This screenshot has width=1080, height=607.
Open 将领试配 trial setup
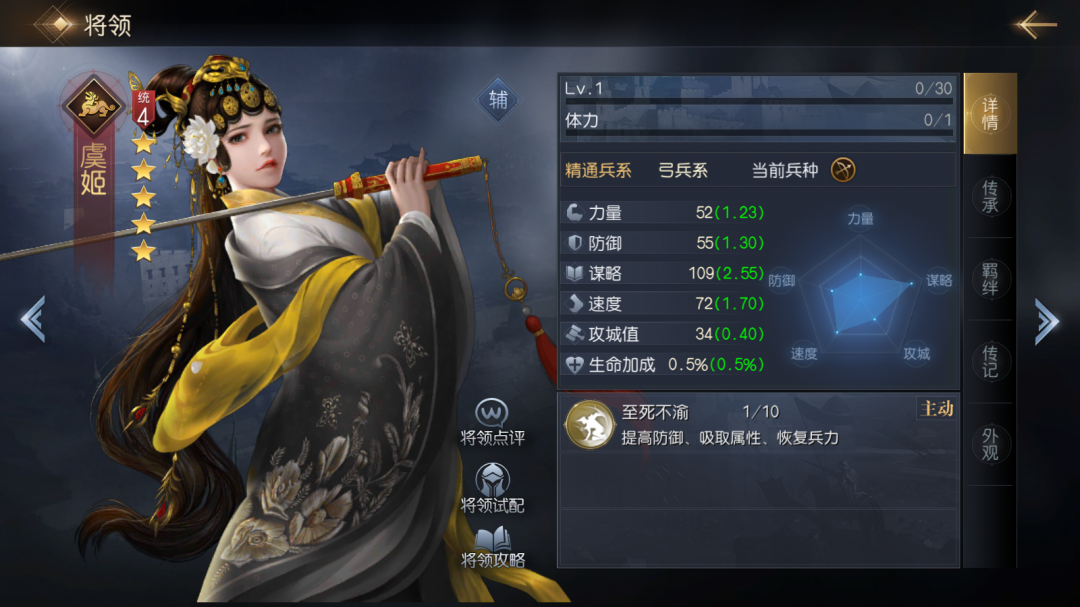[x=492, y=489]
